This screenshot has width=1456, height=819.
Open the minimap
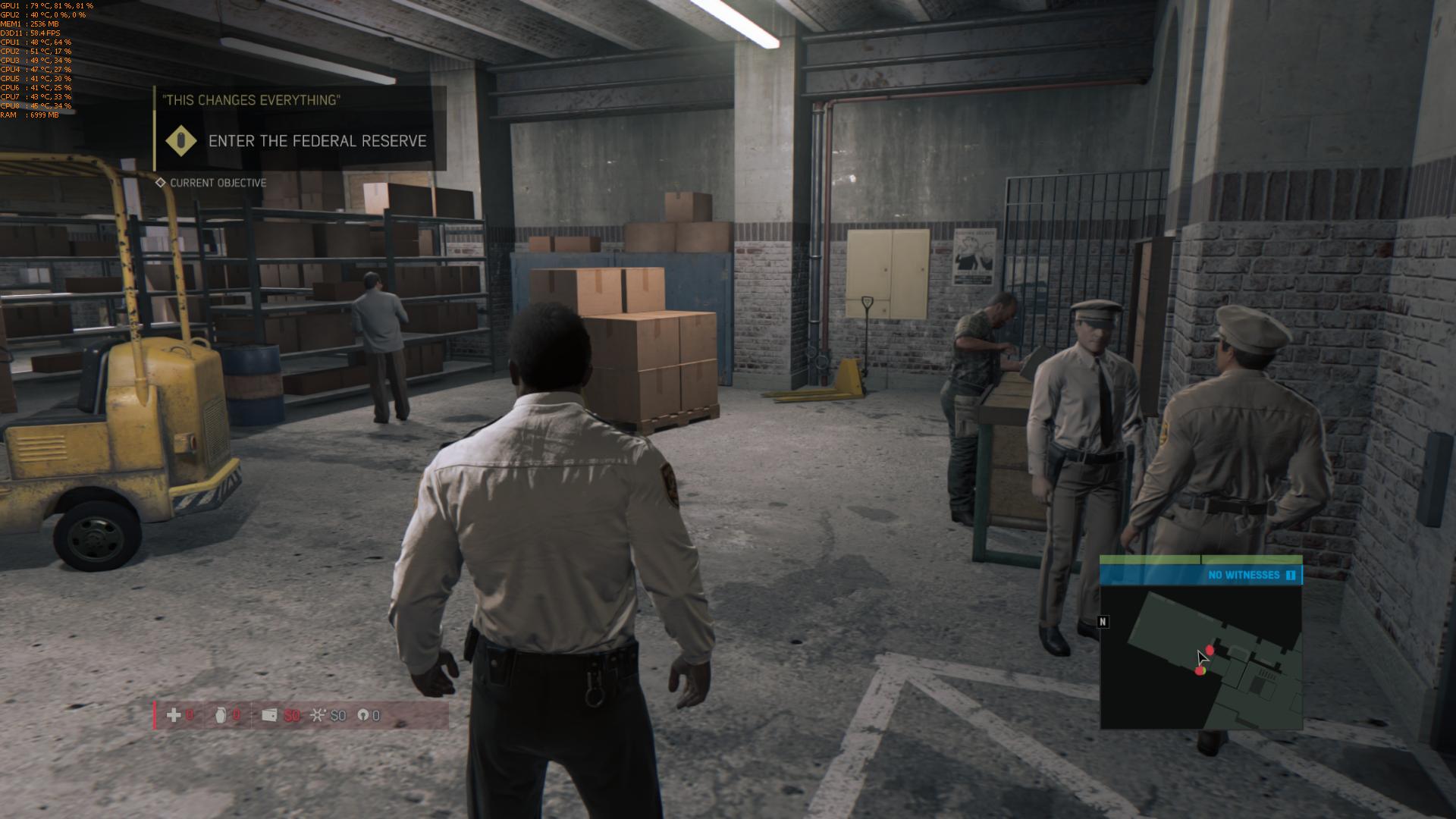(x=1201, y=658)
